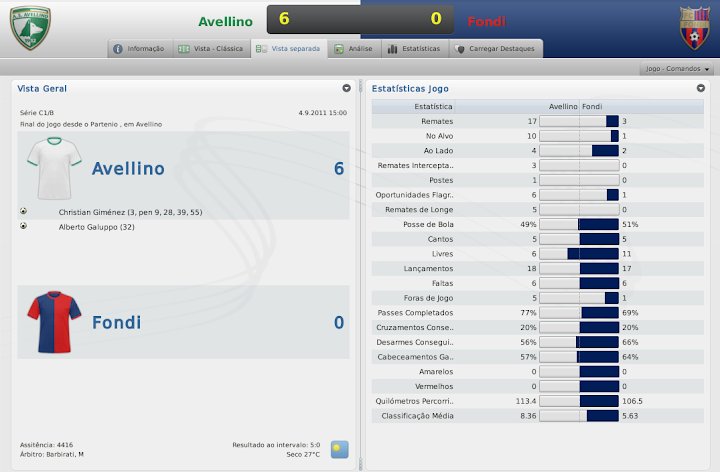
Task: Click Carregar Destaques tab
Action: pyautogui.click(x=494, y=48)
